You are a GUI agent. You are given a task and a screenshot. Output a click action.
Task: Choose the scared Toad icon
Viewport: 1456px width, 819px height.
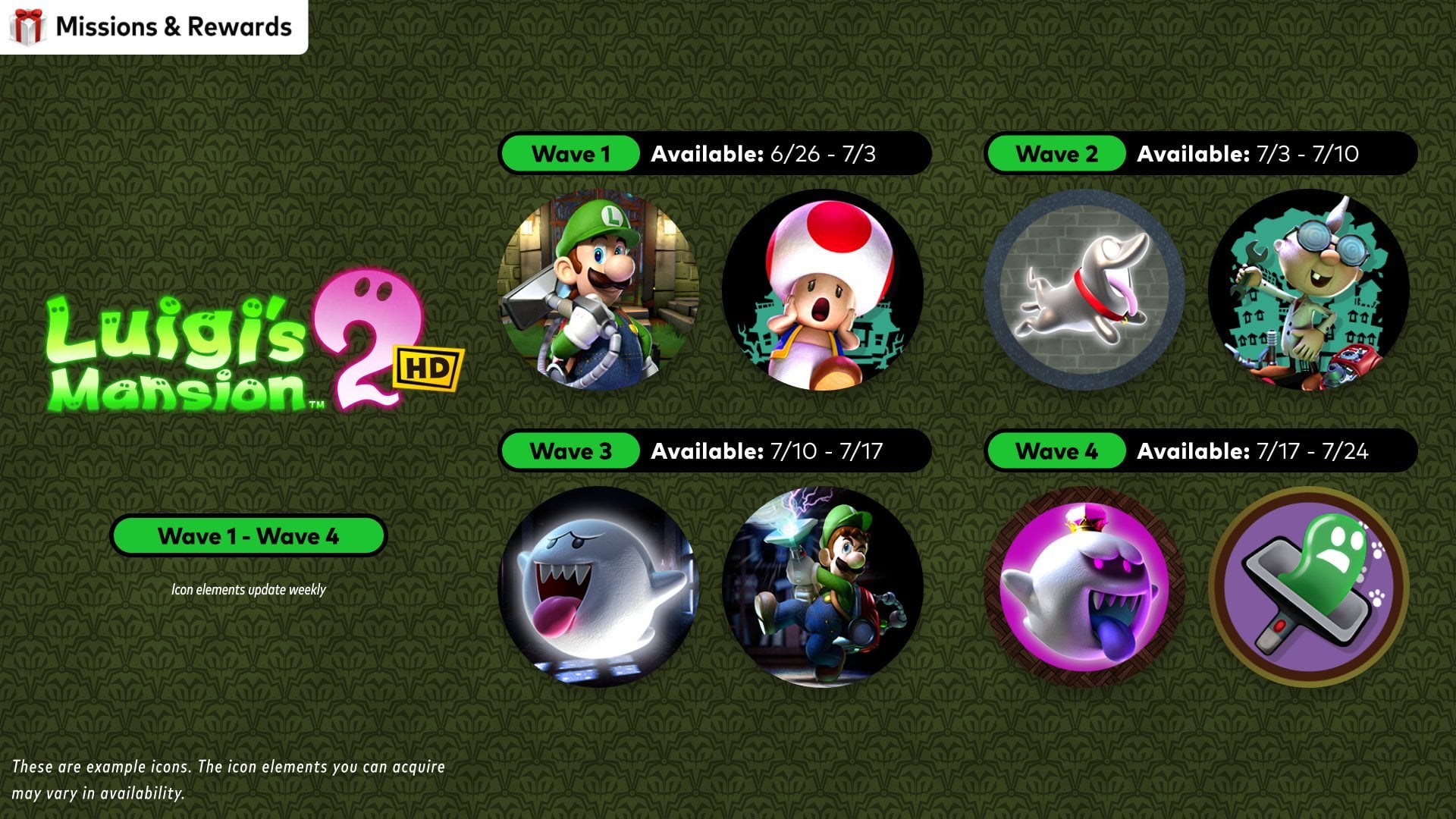[x=822, y=290]
